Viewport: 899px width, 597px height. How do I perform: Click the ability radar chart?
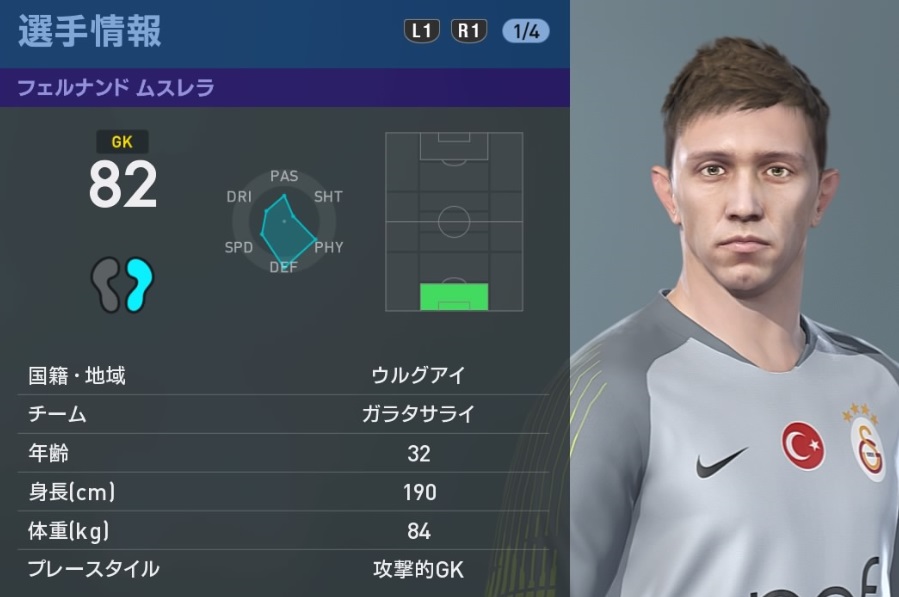(x=284, y=222)
